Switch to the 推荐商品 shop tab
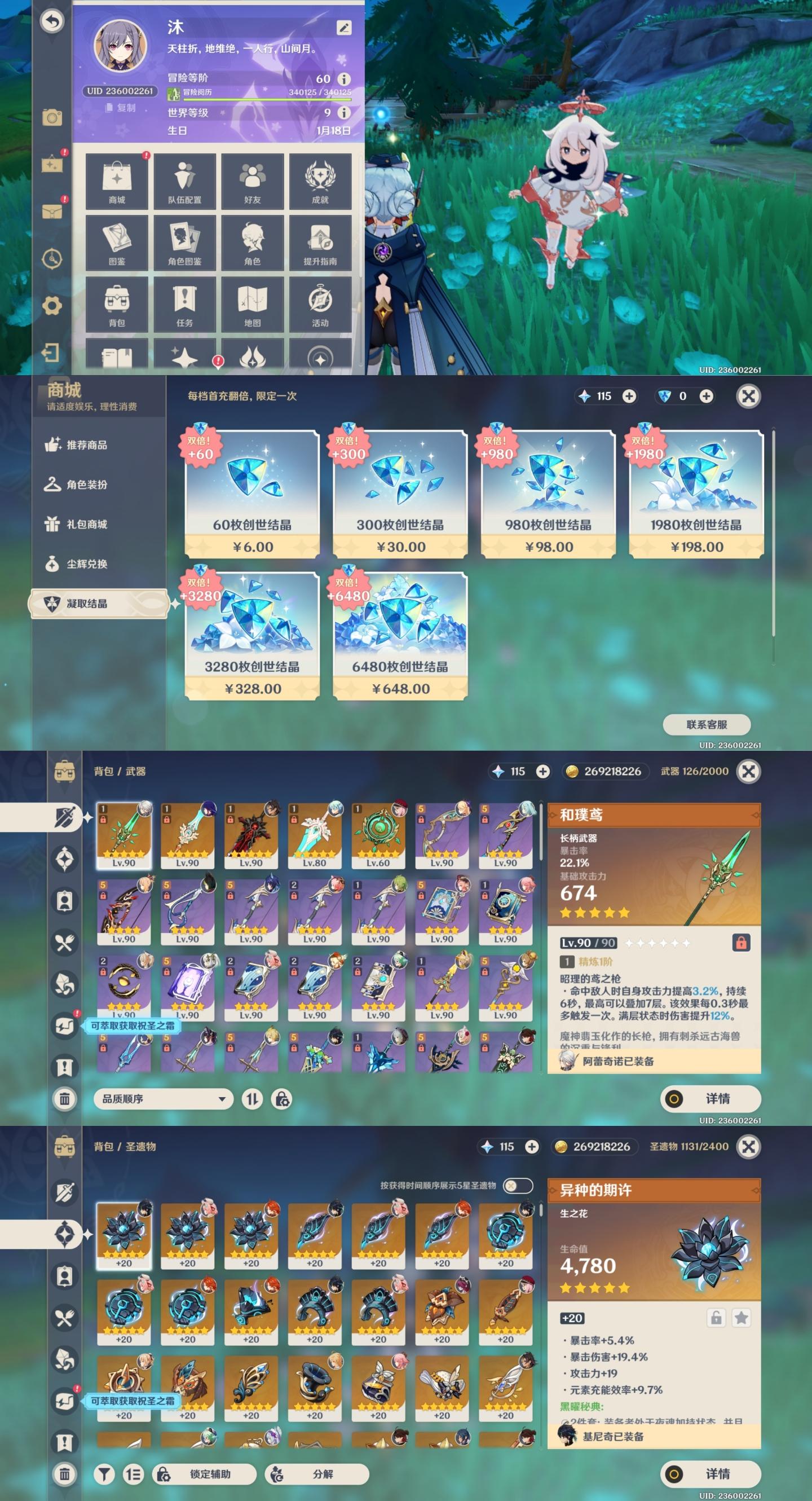This screenshot has width=812, height=1501. (x=86, y=445)
